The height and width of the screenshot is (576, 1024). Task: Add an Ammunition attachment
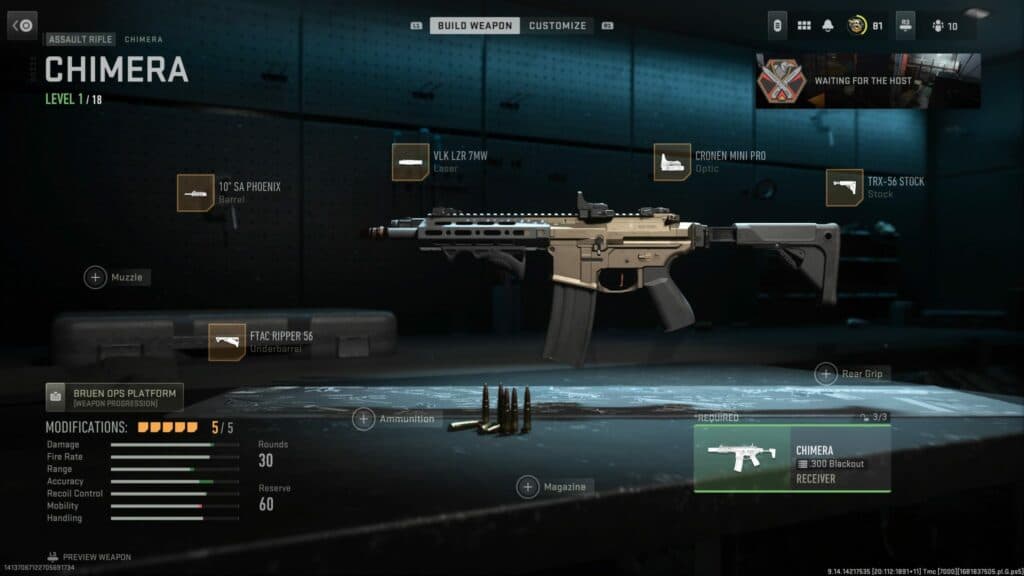point(364,419)
